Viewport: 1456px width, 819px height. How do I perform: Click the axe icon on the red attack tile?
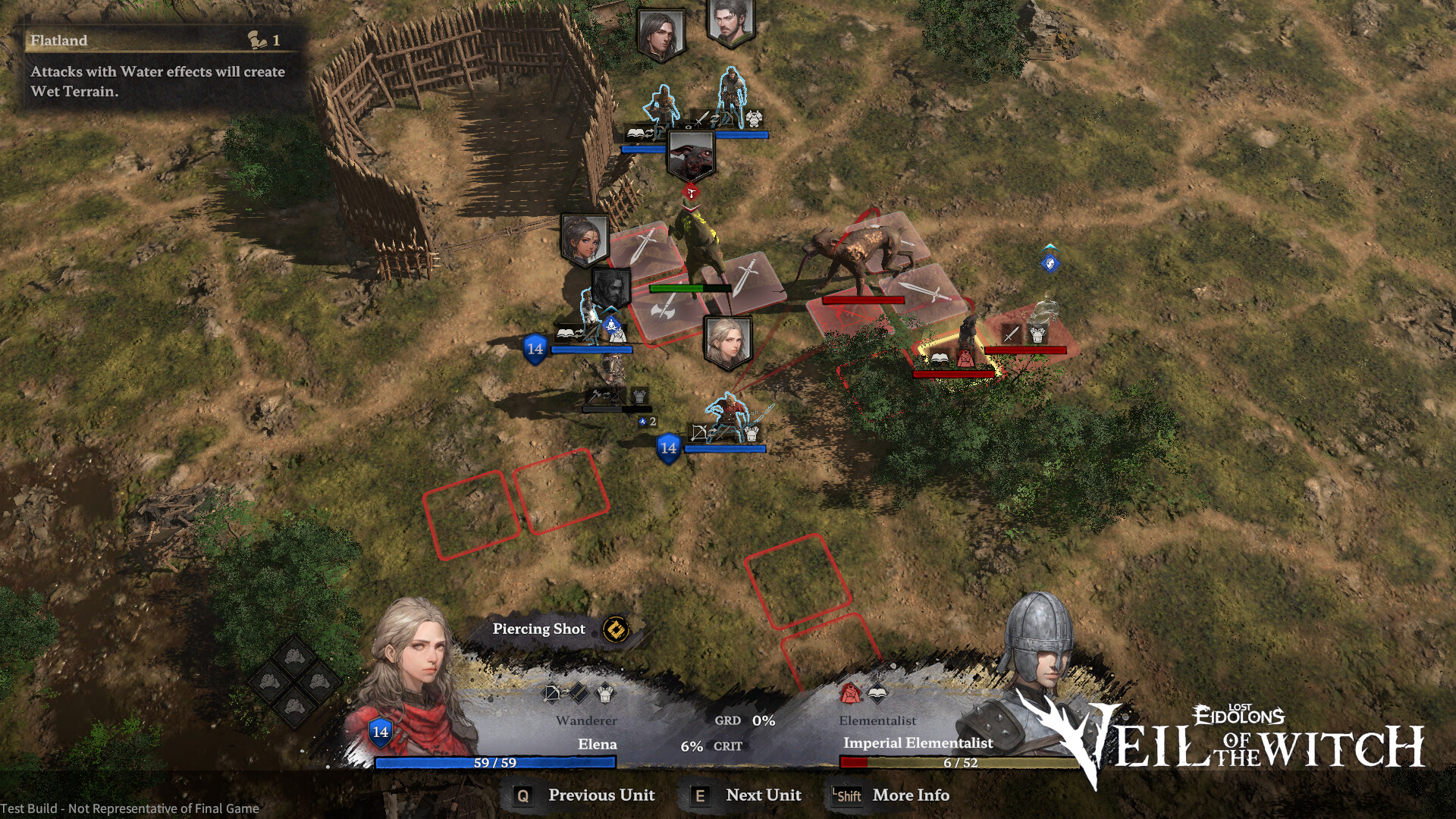point(662,311)
